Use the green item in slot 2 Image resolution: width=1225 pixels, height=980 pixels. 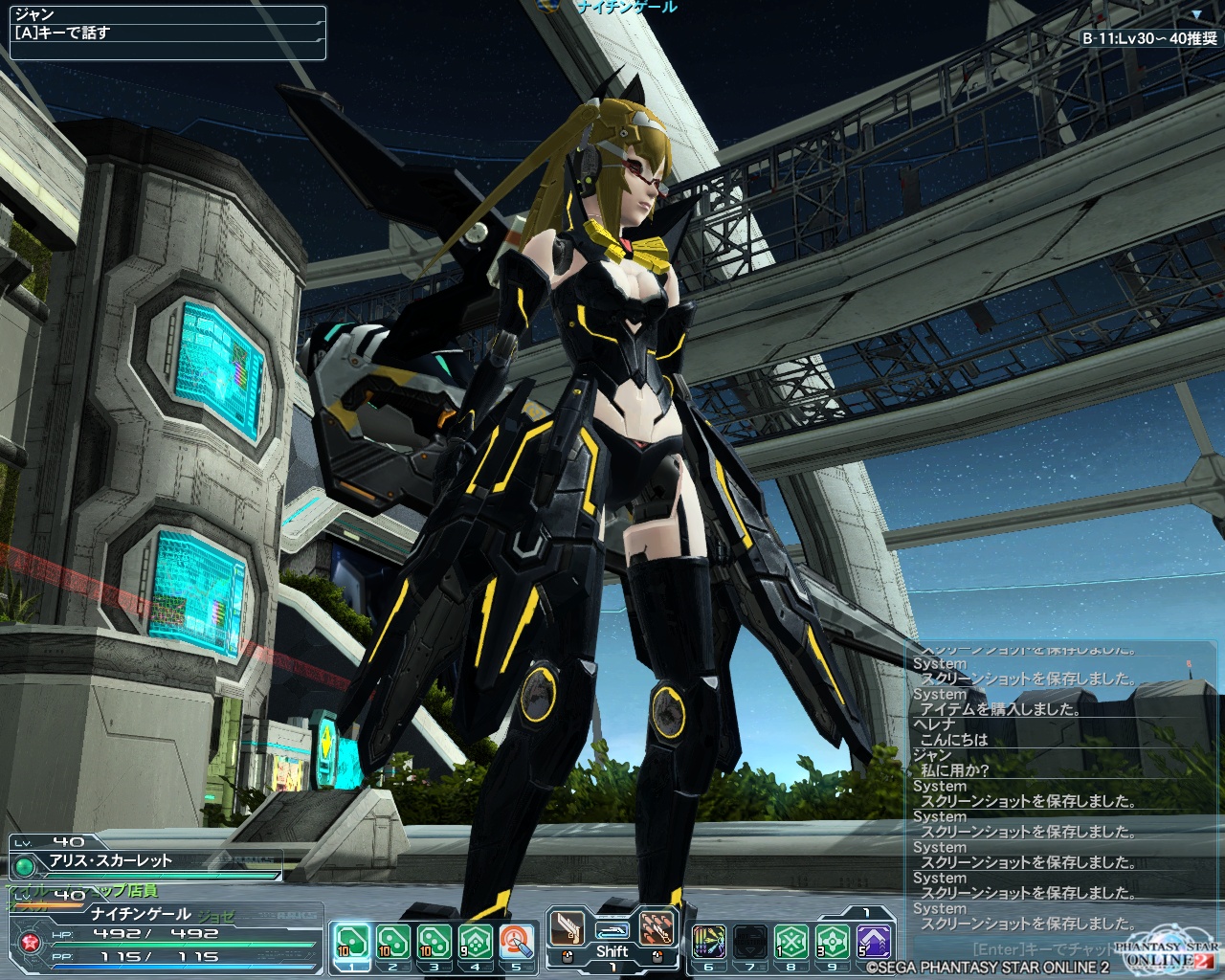coord(392,942)
